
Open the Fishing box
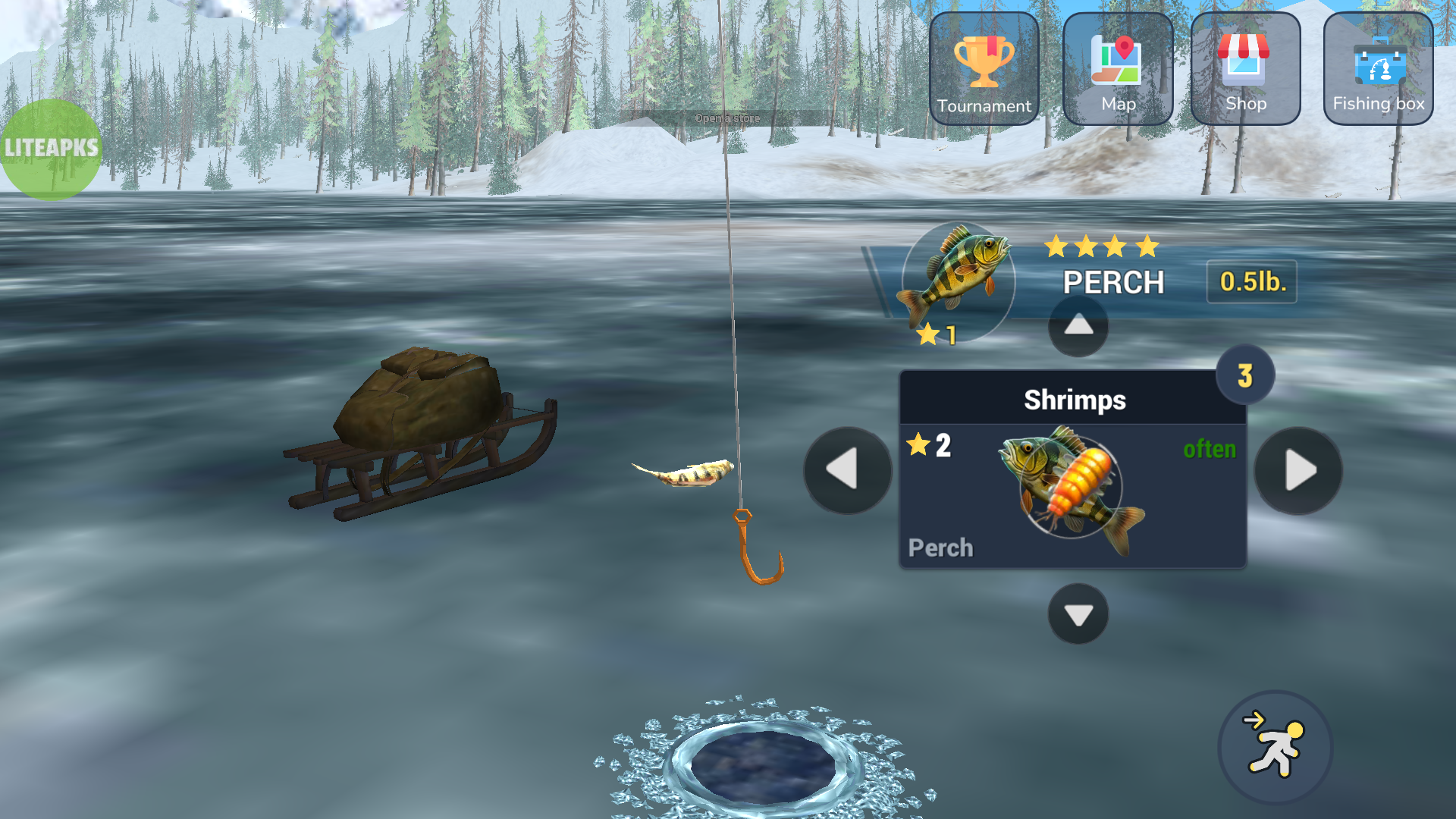tap(1378, 69)
